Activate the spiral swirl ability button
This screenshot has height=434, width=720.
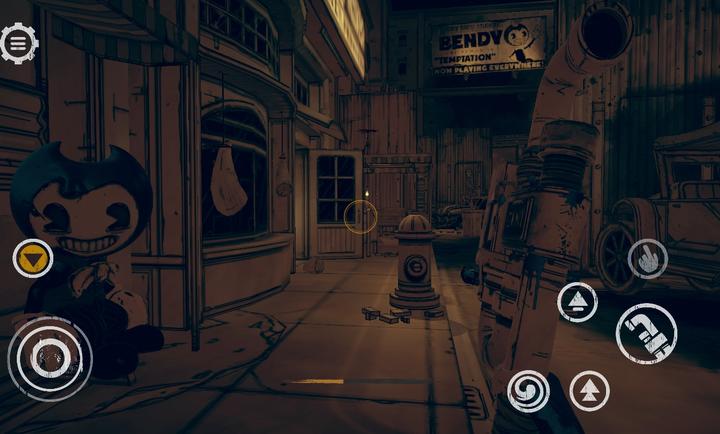coord(528,390)
